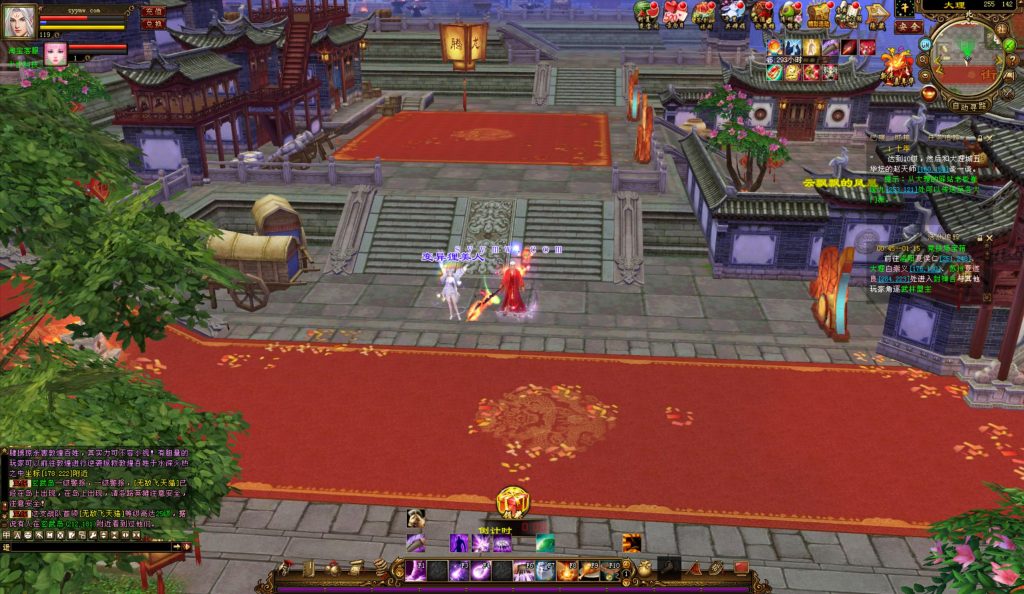The width and height of the screenshot is (1024, 594).
Task: Click the 自动寻路 auto-pathfinding button
Action: (968, 104)
